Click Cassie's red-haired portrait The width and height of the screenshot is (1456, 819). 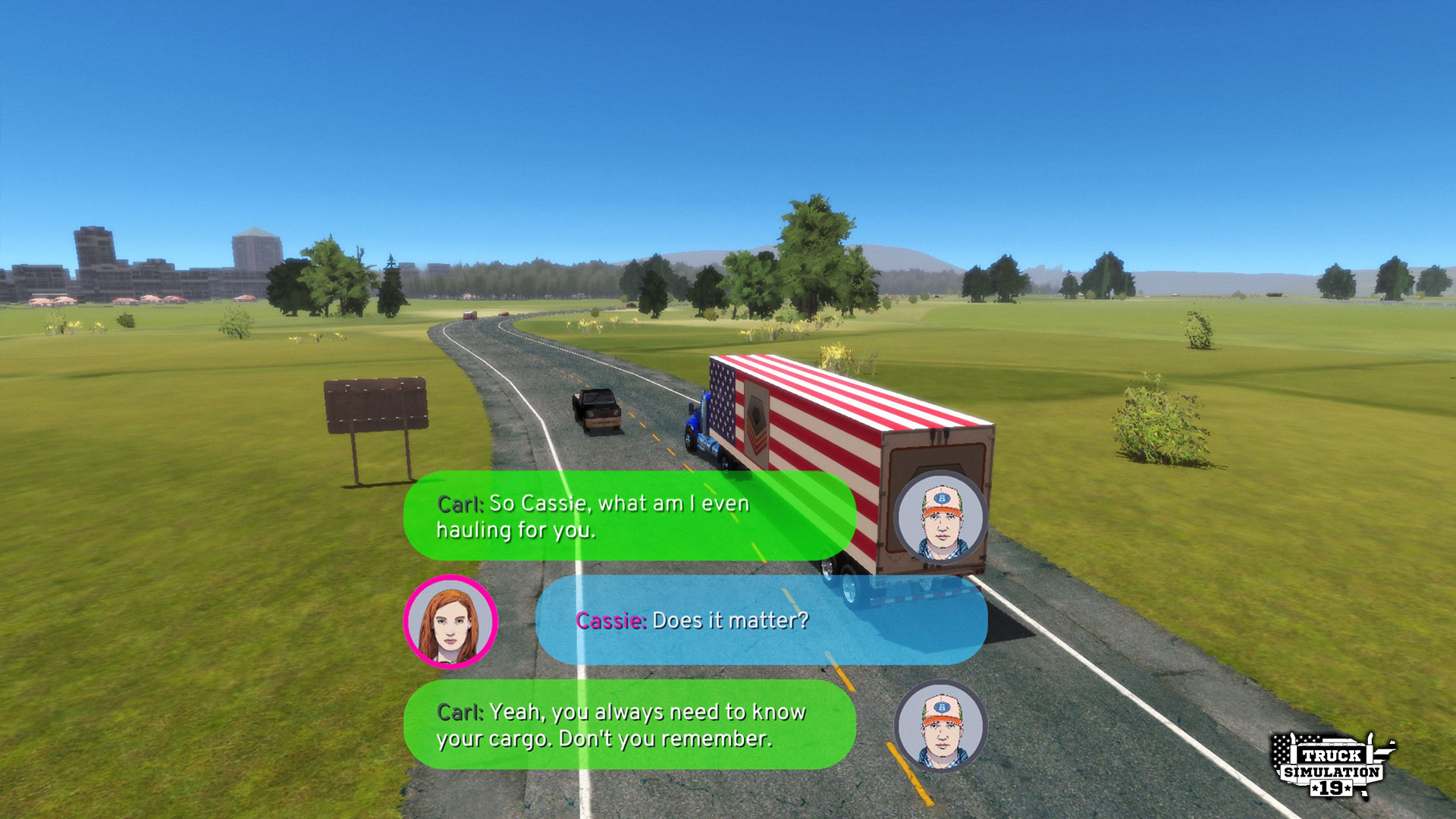[x=450, y=622]
